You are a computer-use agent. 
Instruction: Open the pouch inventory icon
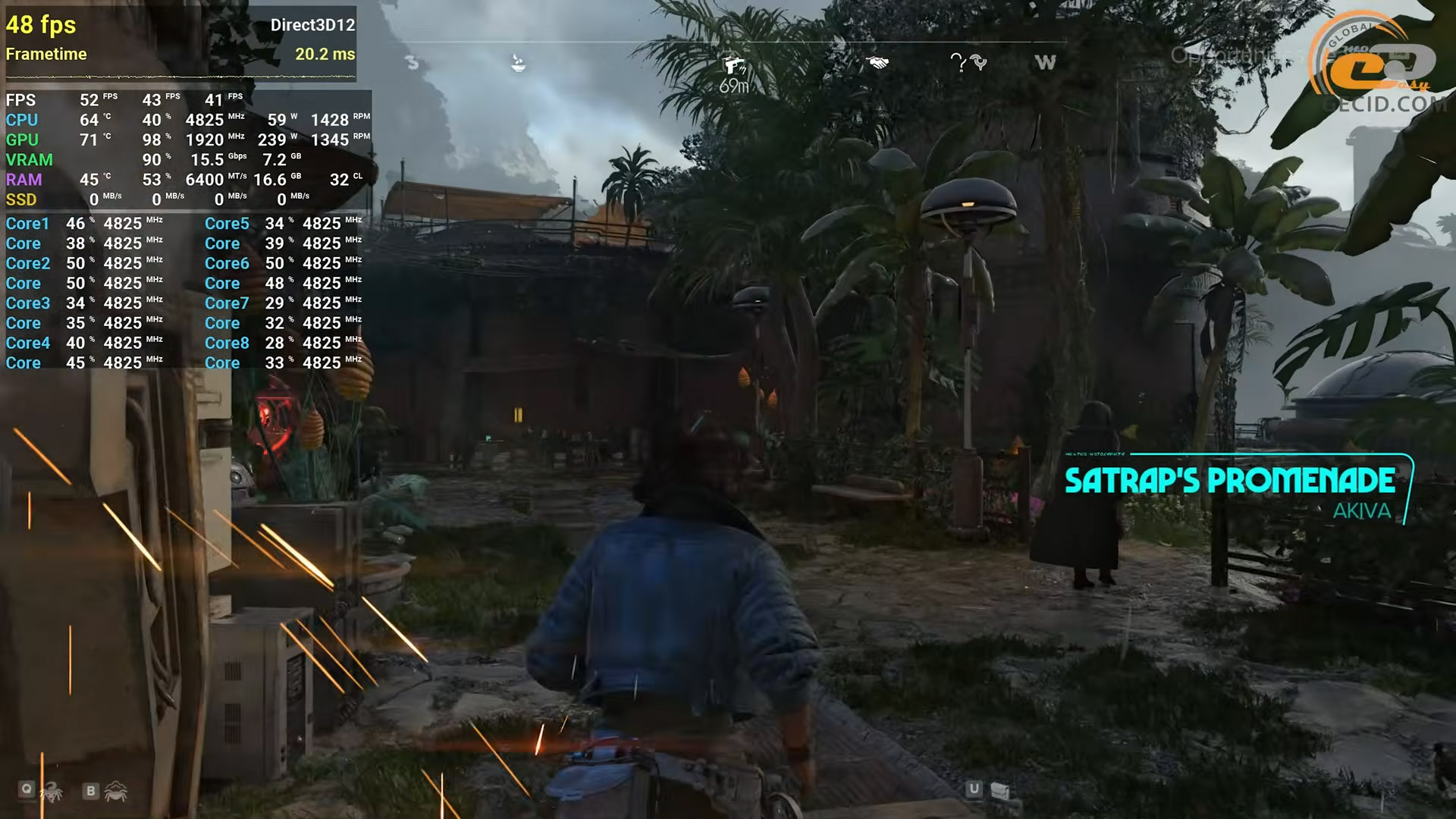[x=1000, y=791]
